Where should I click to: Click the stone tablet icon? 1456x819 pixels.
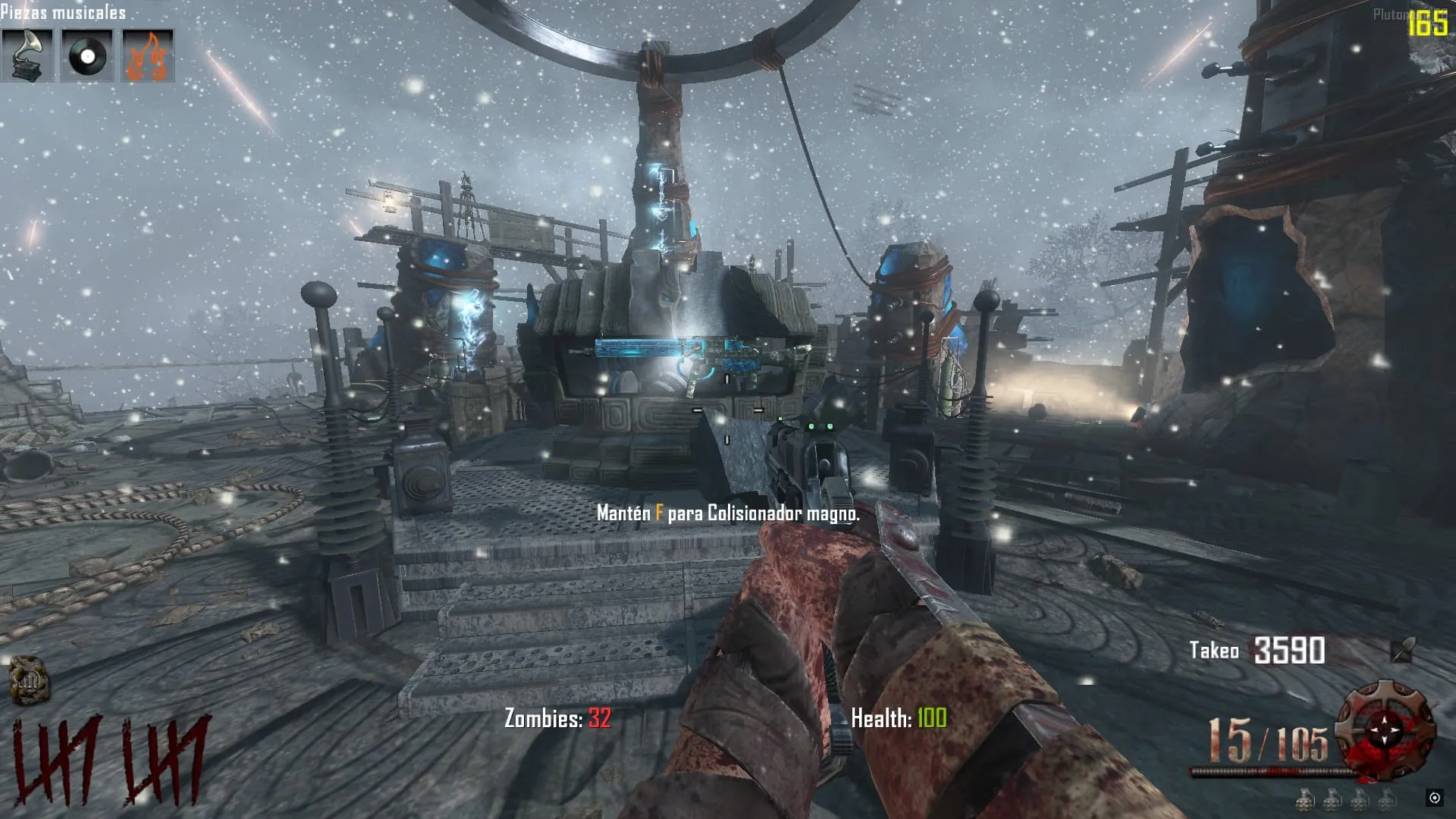29,679
